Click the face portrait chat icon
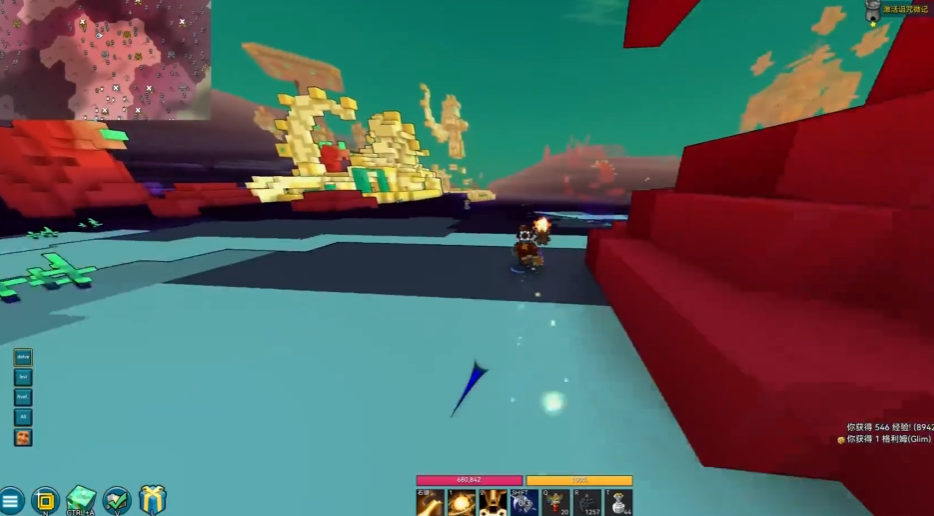This screenshot has width=934, height=516. [23, 437]
